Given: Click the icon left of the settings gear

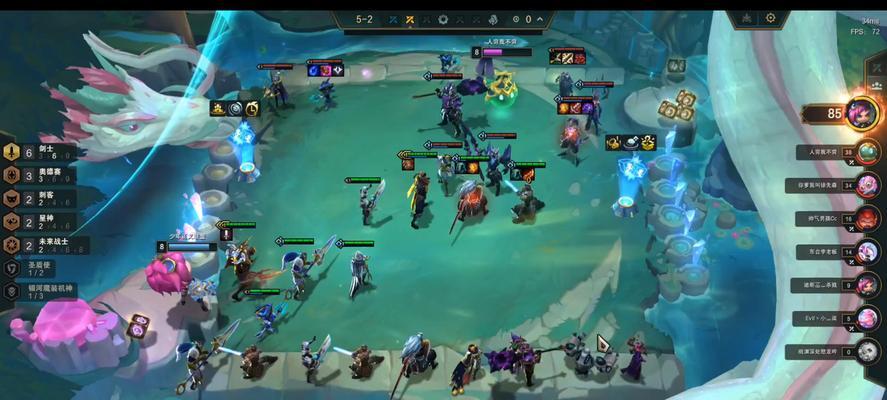Looking at the screenshot, I should coord(746,18).
